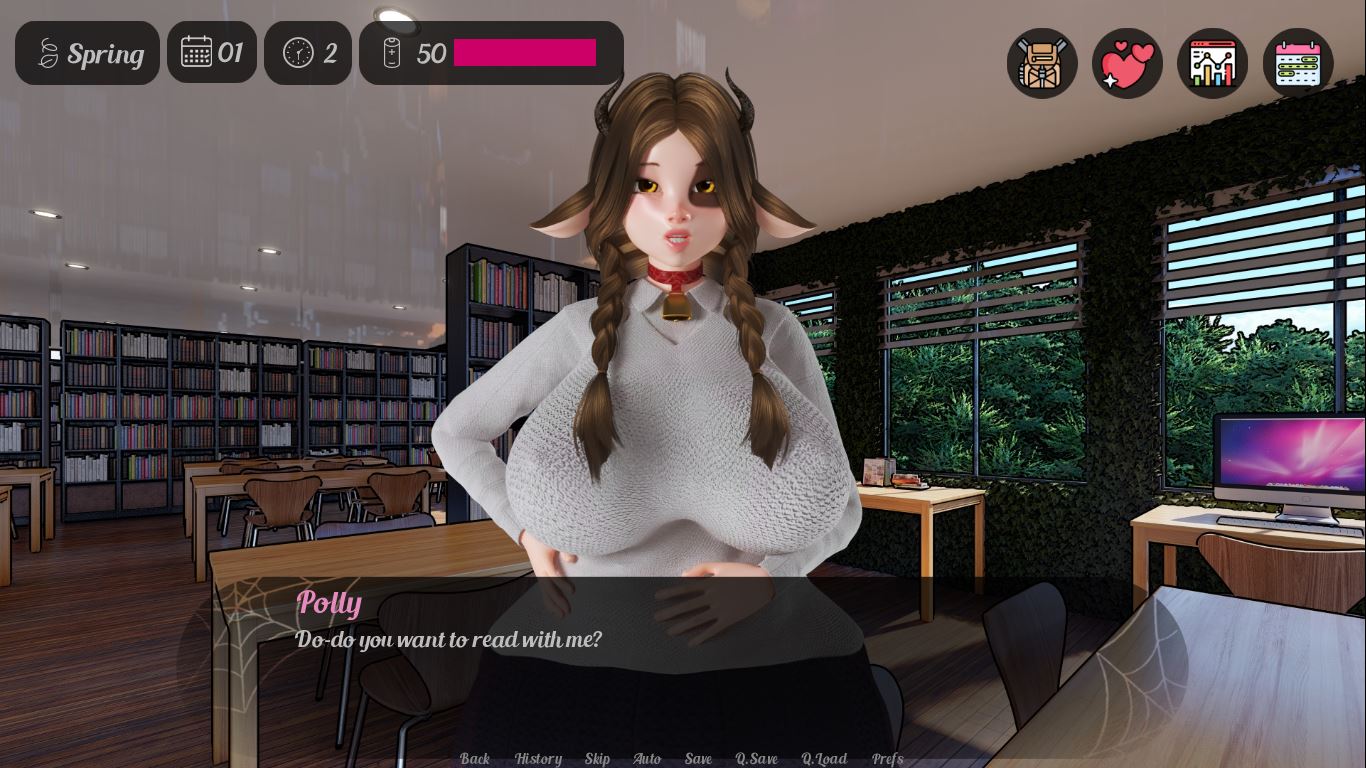
Task: Quick load with Q.Load
Action: 824,759
